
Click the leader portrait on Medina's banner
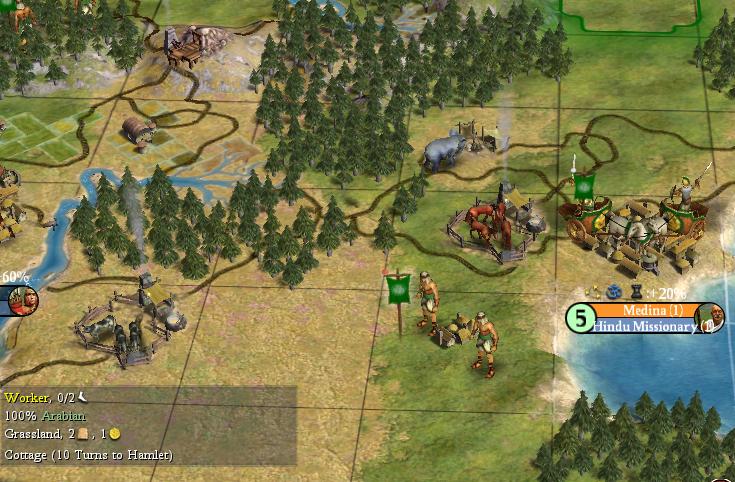[708, 317]
